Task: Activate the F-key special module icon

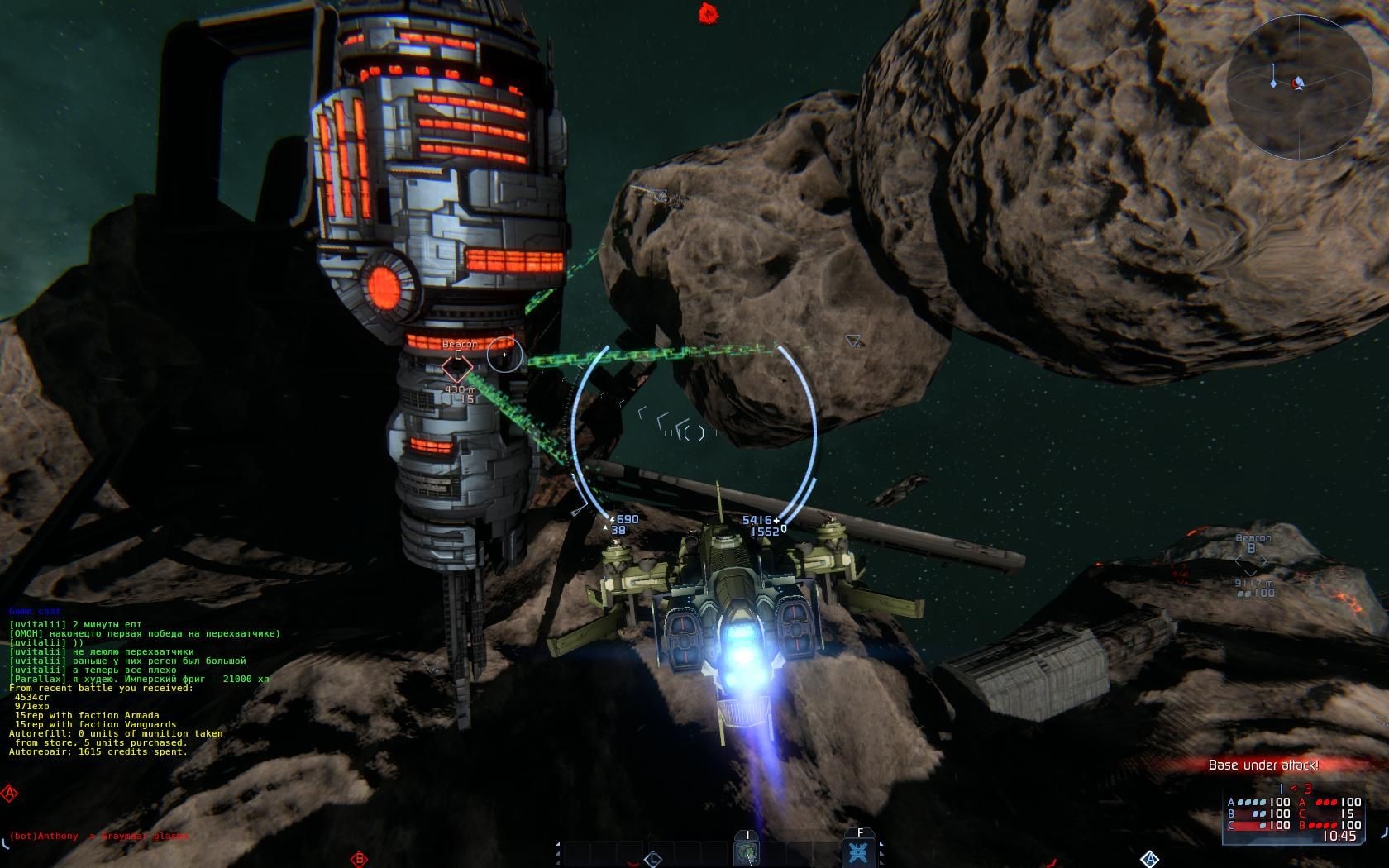Action: pos(859,851)
